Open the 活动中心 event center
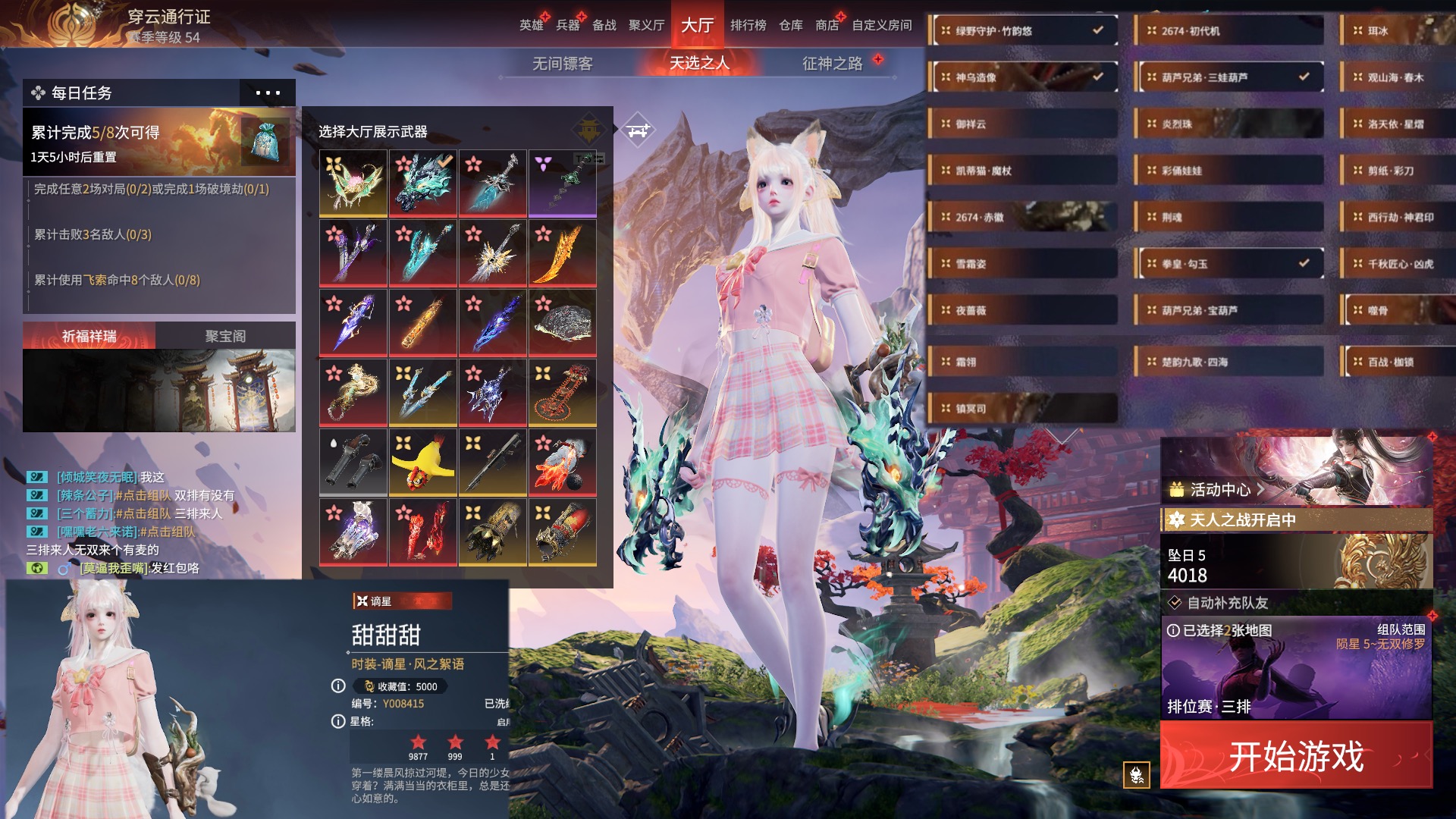 pos(1219,490)
